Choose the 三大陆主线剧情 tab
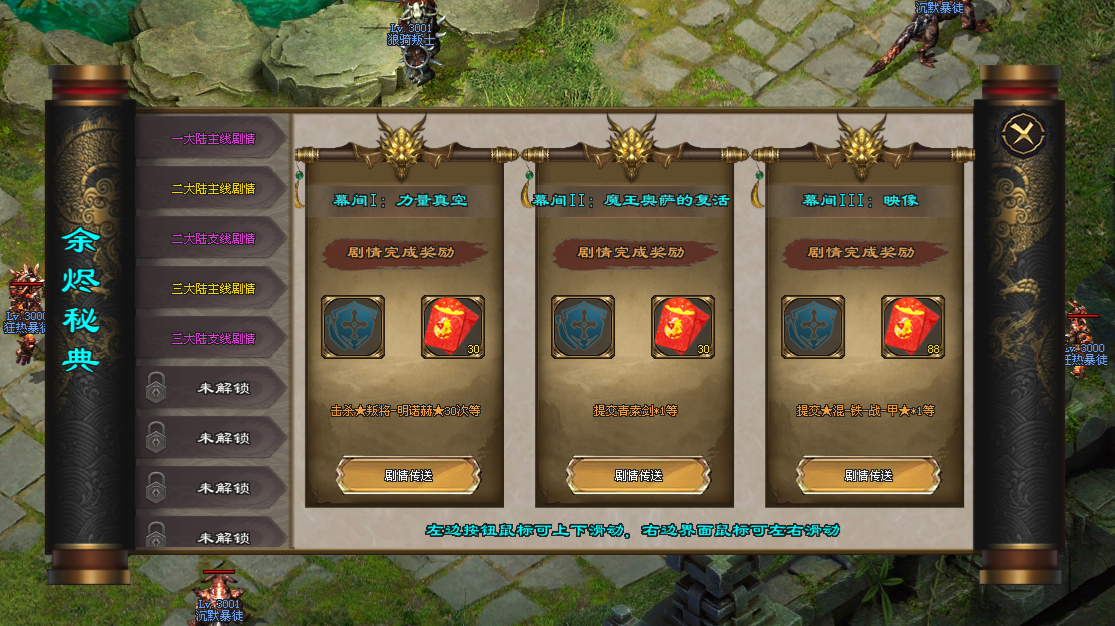 pos(212,289)
